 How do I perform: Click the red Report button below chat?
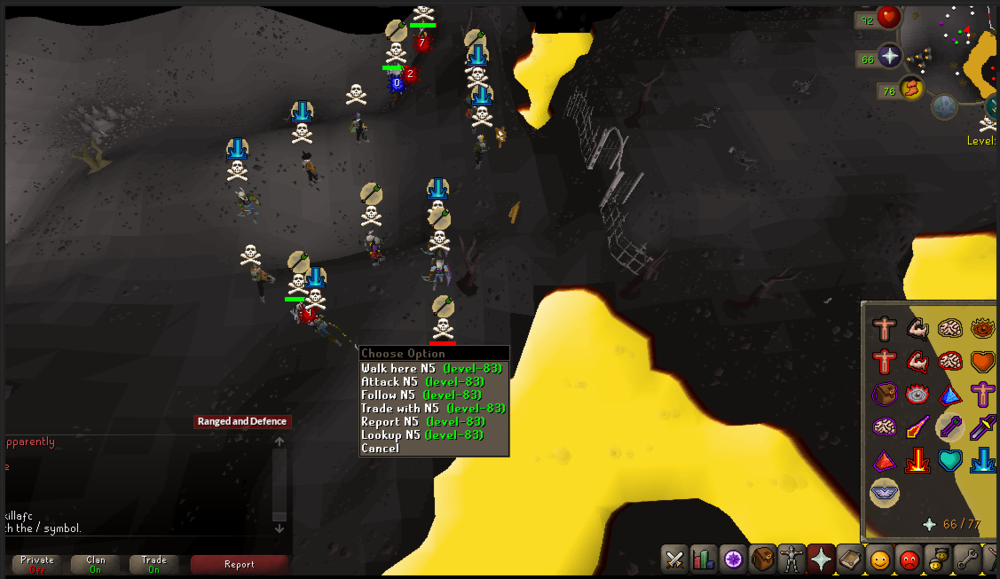[239, 564]
